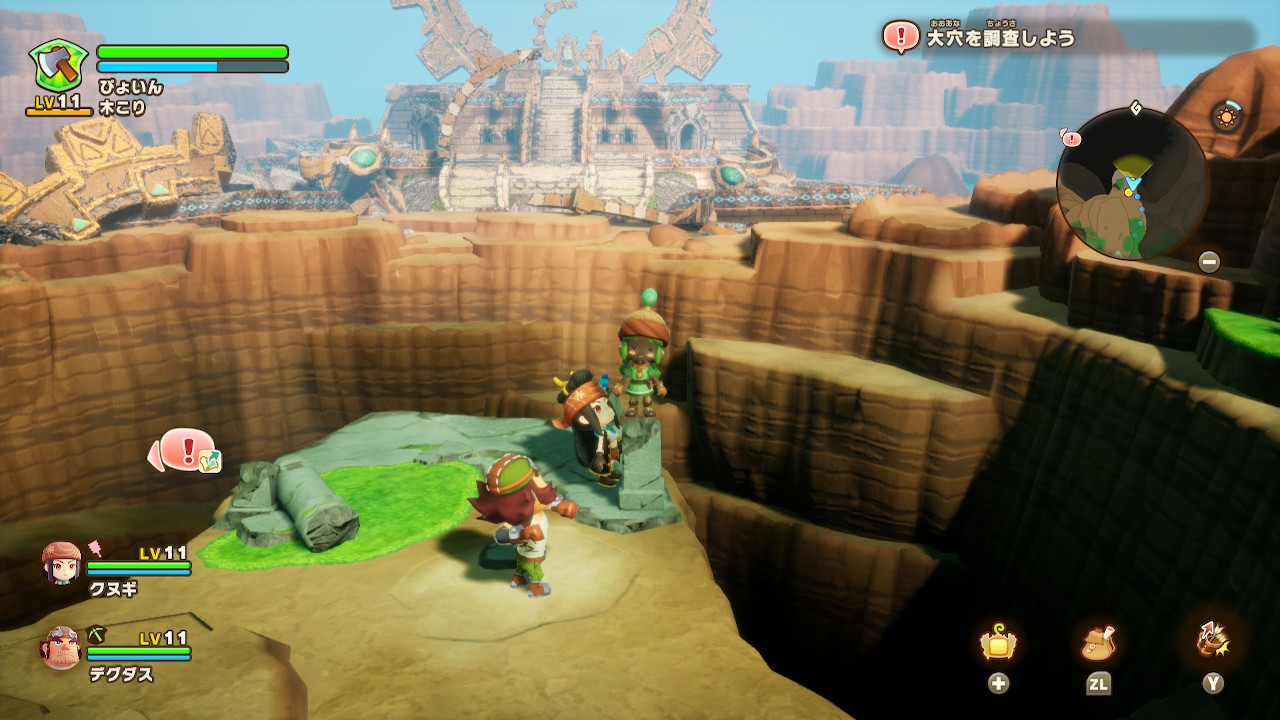Click the circular minimap
Image resolution: width=1280 pixels, height=720 pixels.
point(1133,183)
